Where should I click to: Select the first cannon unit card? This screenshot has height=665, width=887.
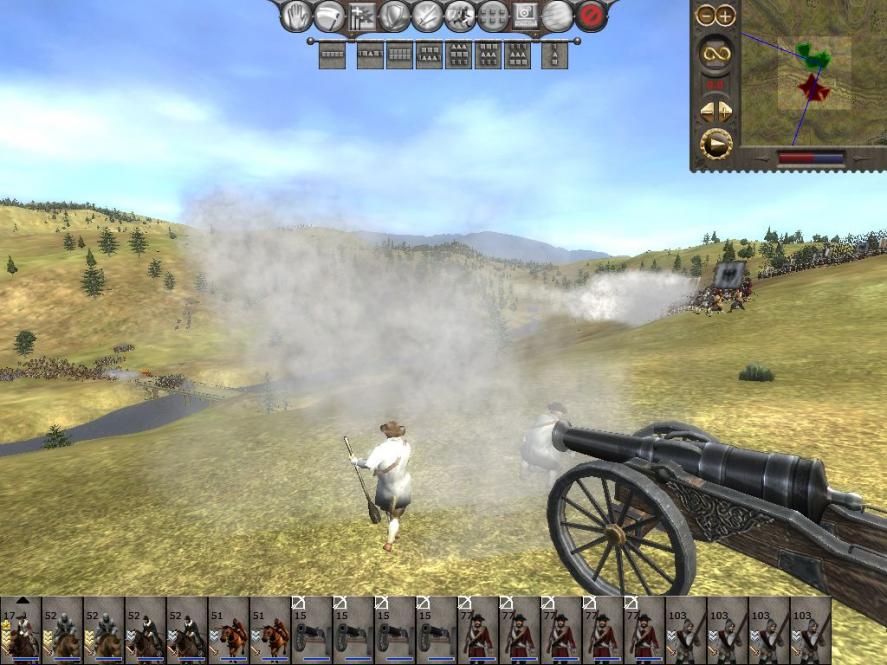pos(310,630)
